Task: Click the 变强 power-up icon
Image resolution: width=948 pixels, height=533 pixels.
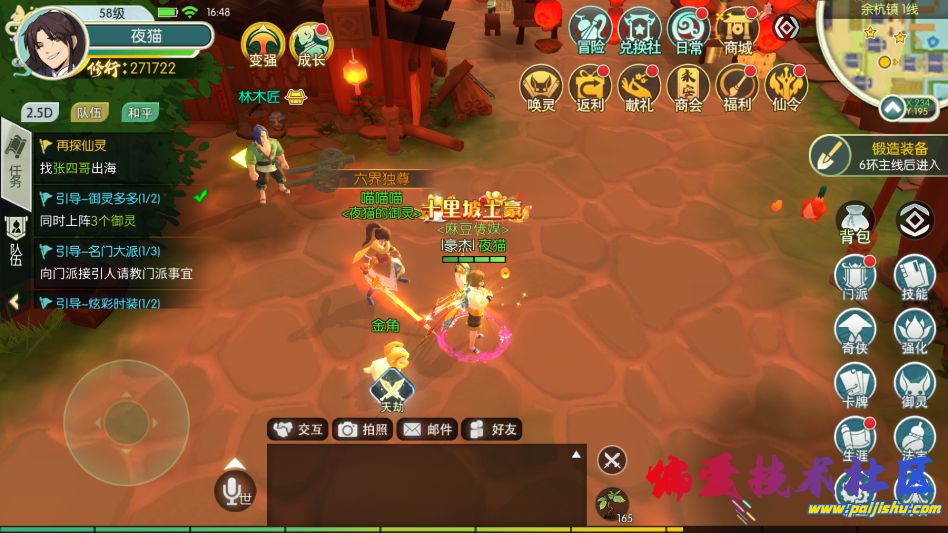Action: [263, 44]
